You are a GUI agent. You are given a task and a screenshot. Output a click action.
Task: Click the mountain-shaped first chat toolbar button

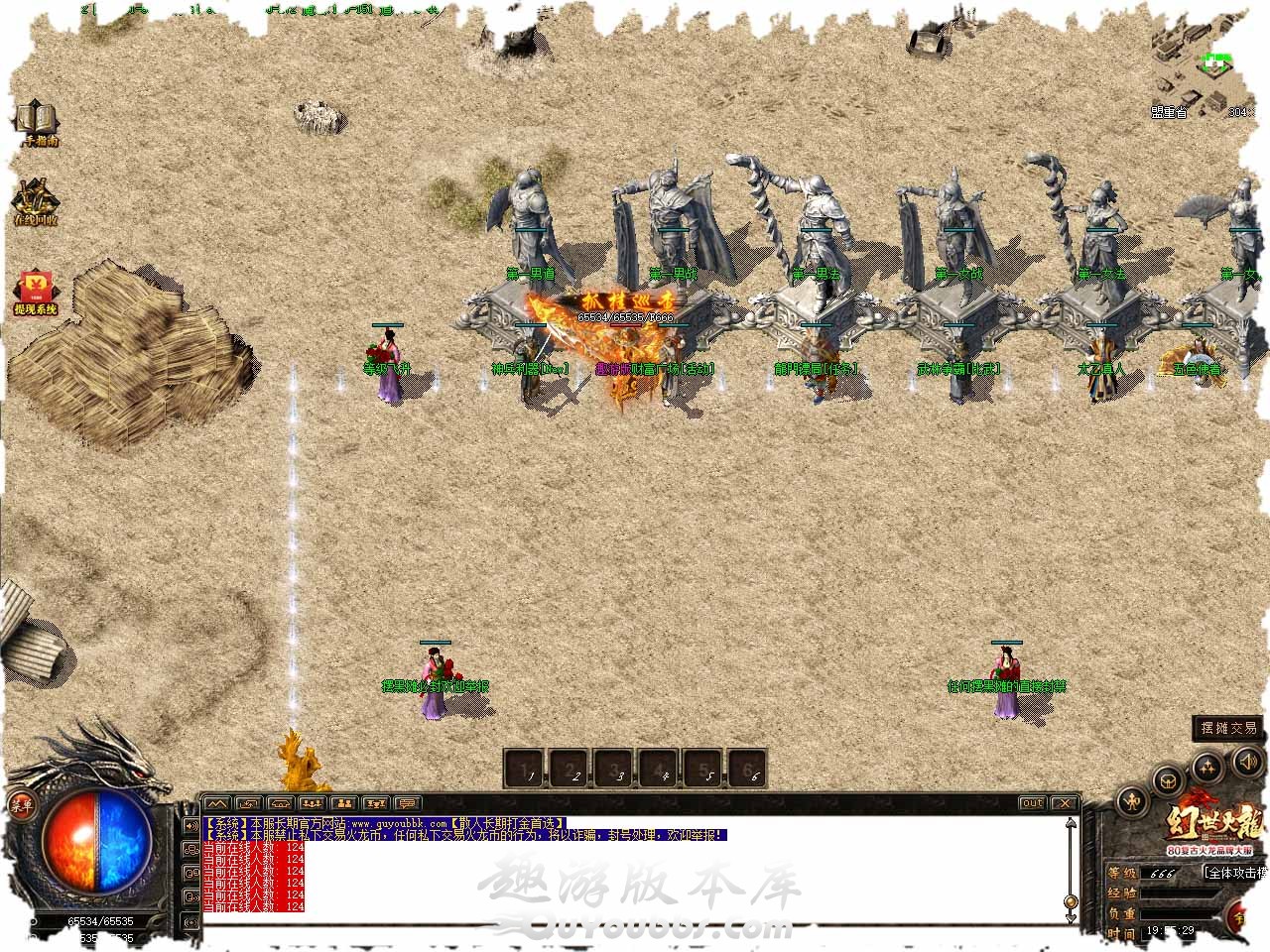tap(217, 803)
